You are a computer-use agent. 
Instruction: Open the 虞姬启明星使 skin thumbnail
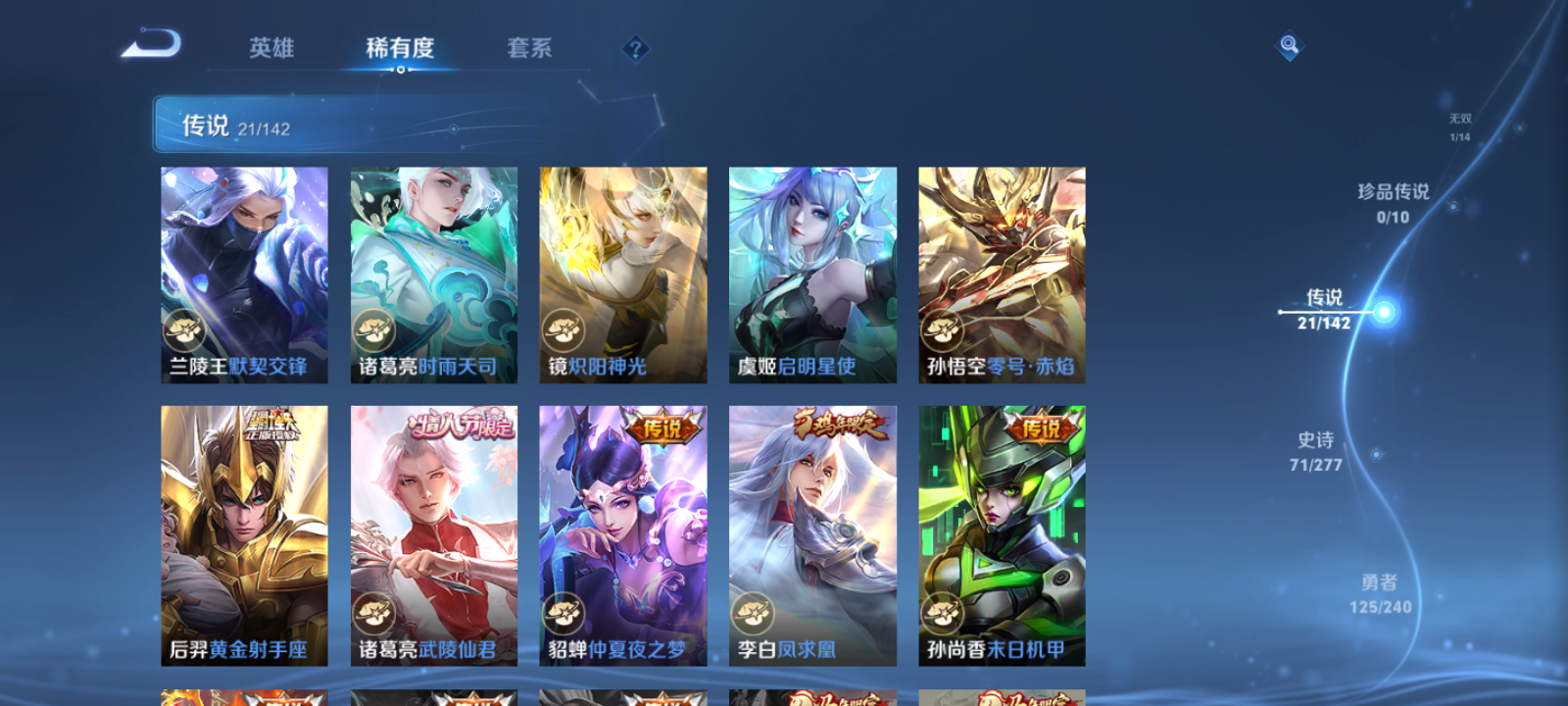[811, 275]
